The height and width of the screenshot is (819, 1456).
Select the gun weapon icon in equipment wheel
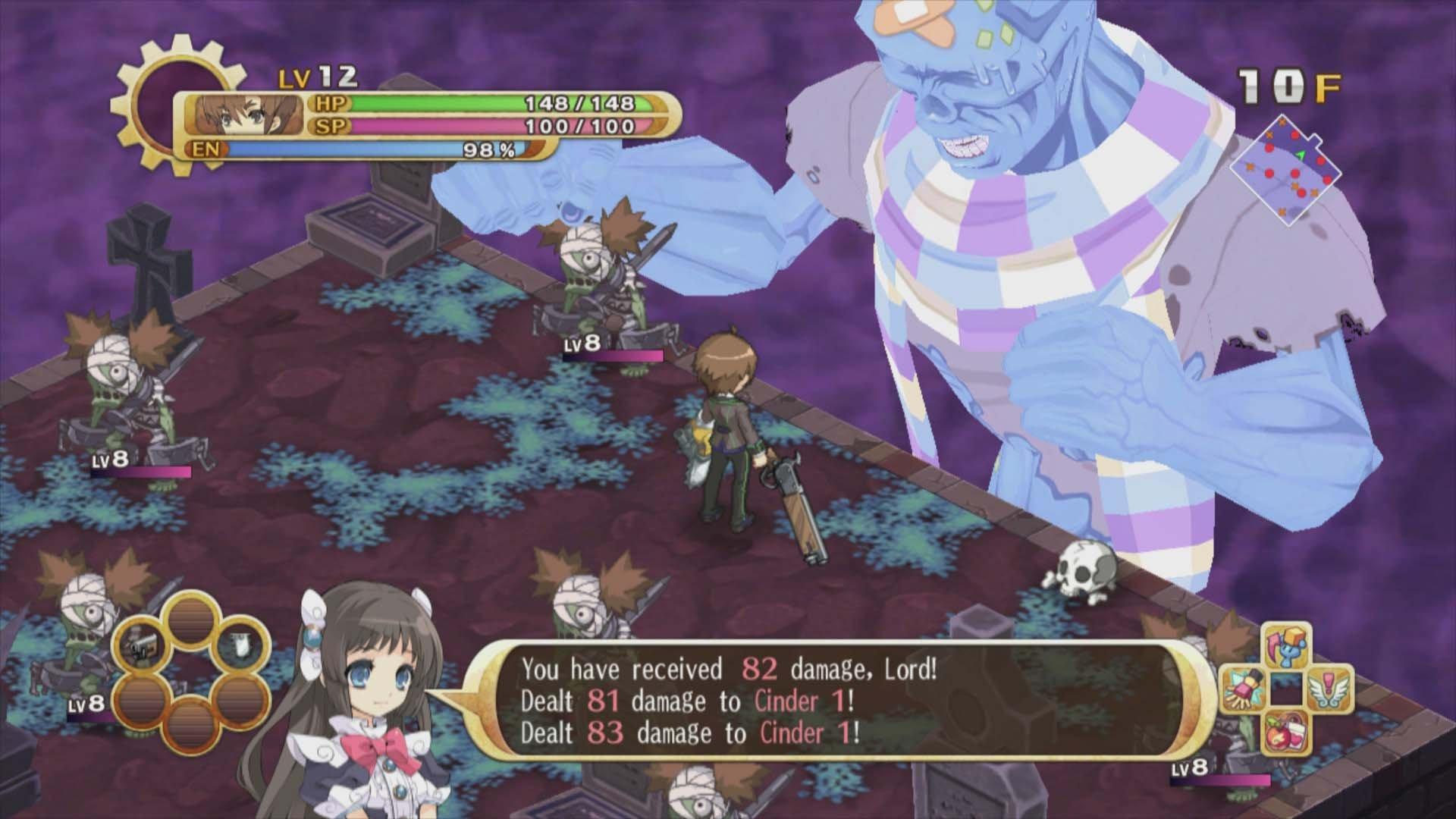(141, 646)
